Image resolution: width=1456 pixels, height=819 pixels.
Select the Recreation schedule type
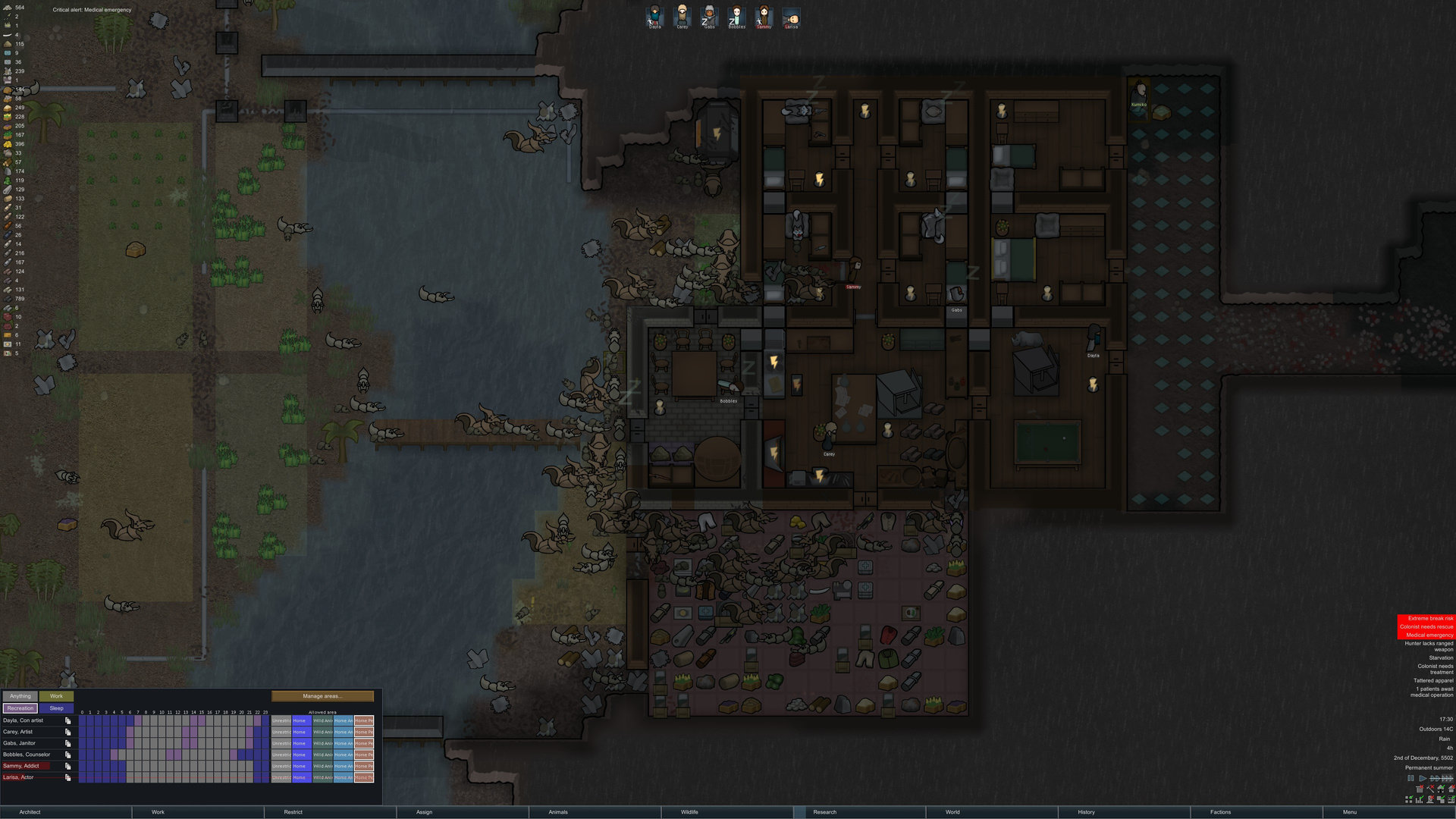20,708
